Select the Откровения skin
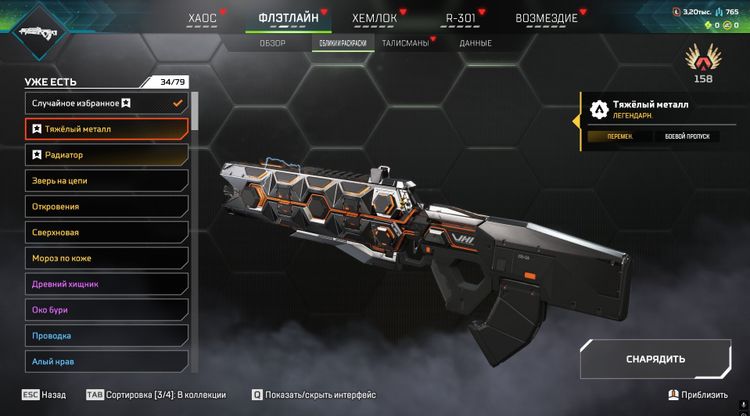 tap(106, 207)
